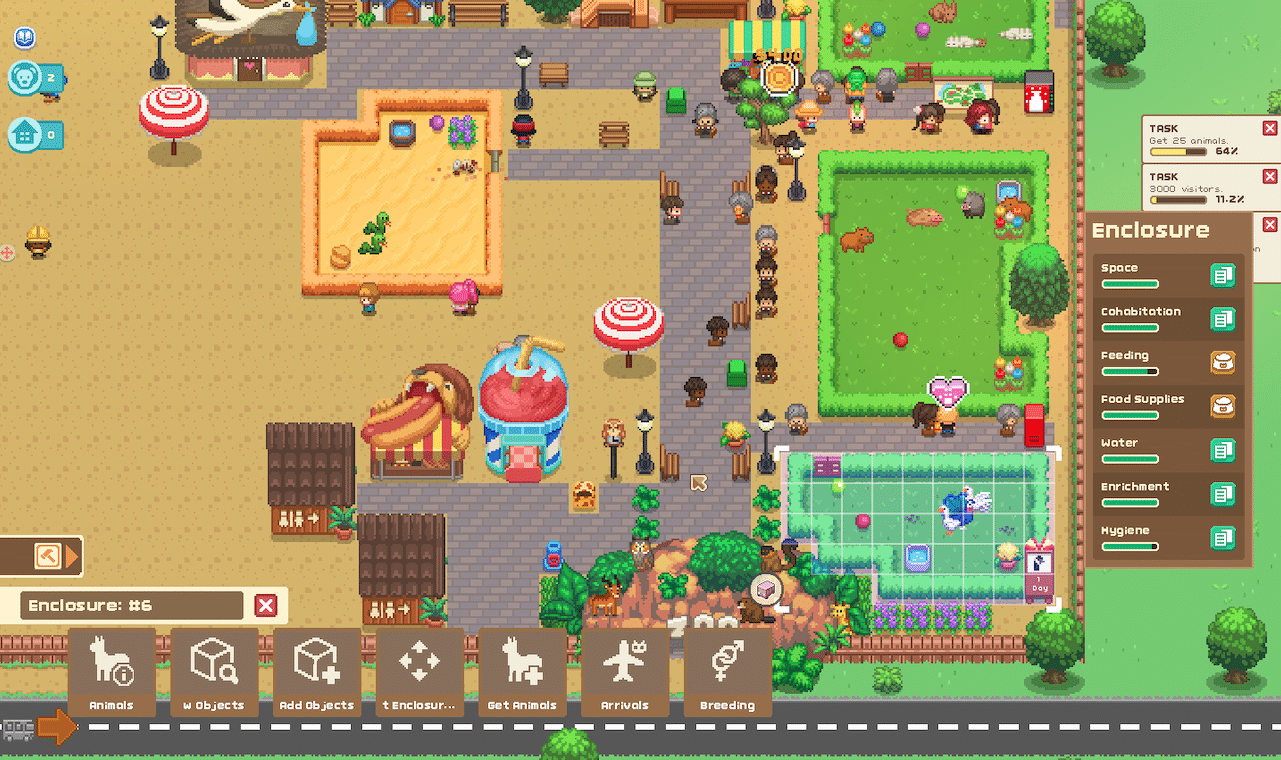1281x760 pixels.
Task: Expand the hammer toolbar with its orange arrow
Action: (70, 558)
